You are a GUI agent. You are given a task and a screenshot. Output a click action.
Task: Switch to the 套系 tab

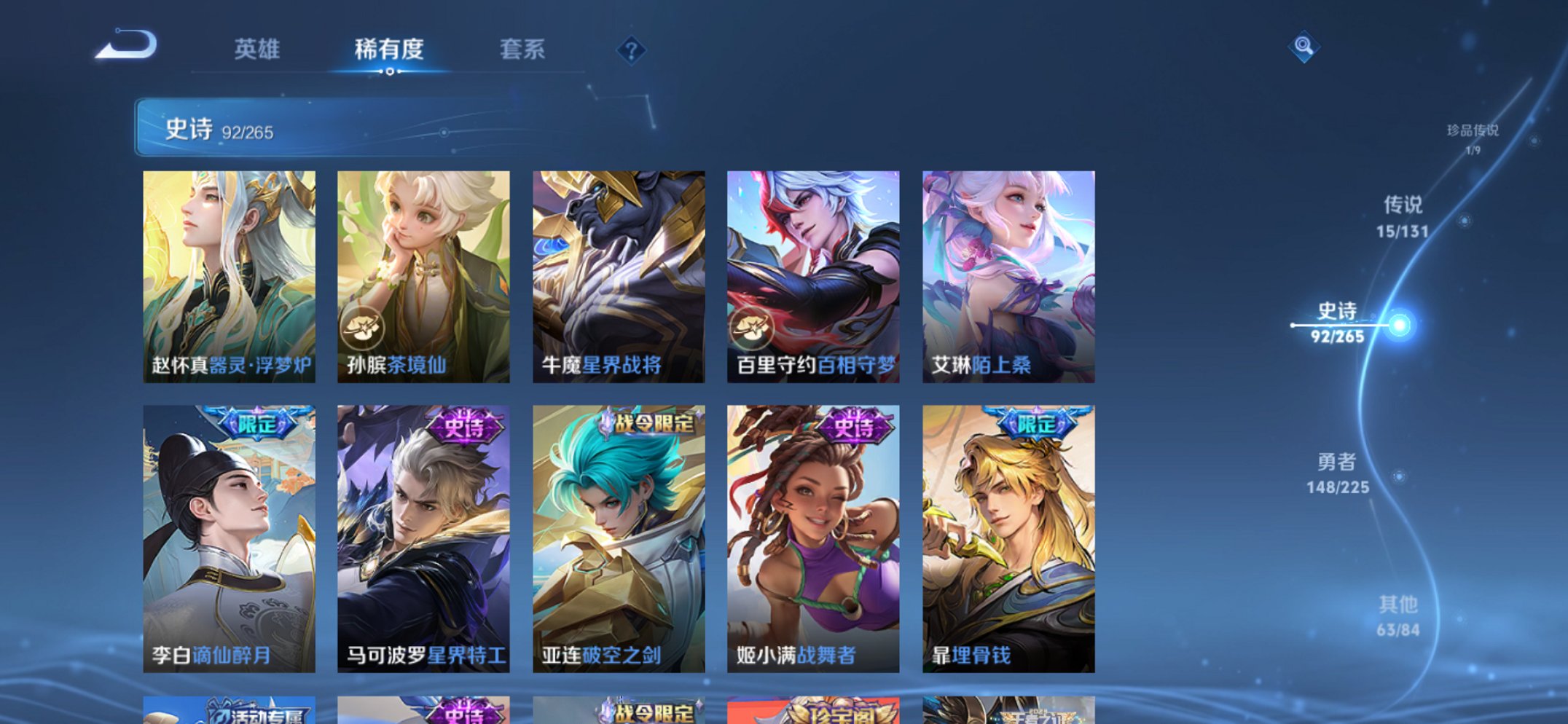(x=521, y=51)
